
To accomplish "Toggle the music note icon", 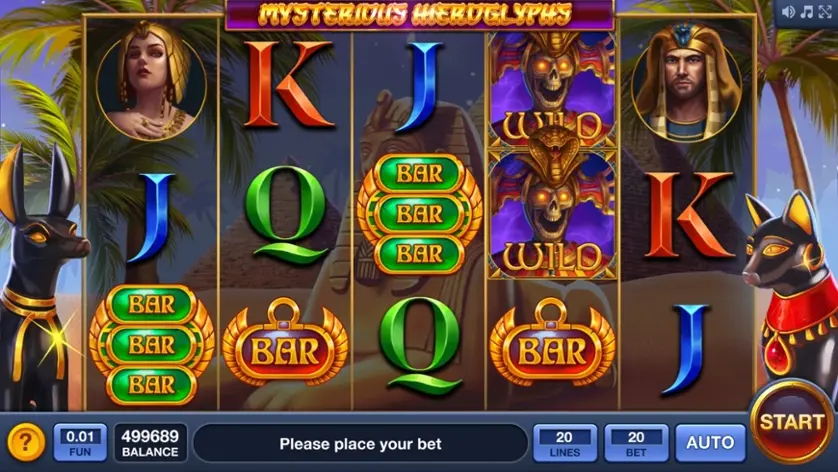I will click(x=806, y=12).
